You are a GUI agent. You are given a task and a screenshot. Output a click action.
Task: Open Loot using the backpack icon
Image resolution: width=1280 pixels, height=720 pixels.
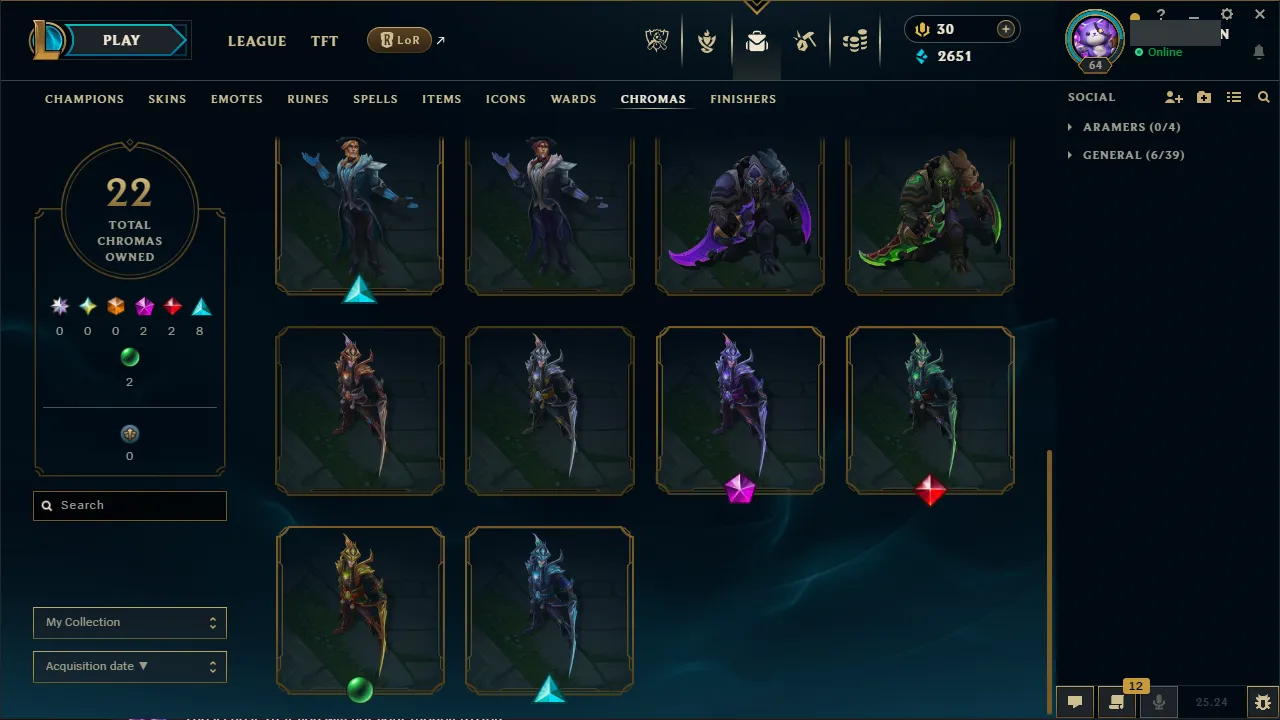757,40
